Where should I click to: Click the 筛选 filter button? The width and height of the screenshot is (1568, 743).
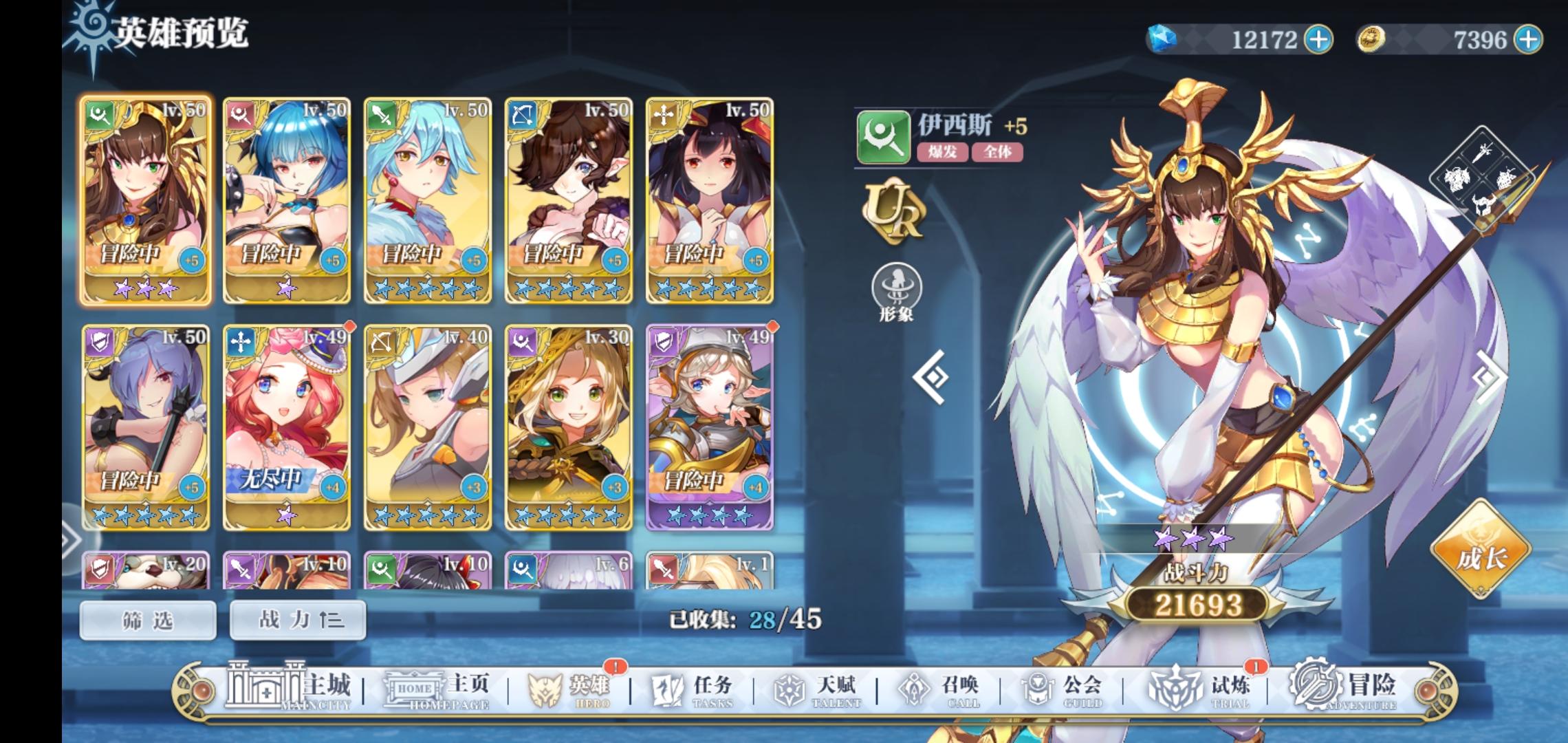coord(148,620)
